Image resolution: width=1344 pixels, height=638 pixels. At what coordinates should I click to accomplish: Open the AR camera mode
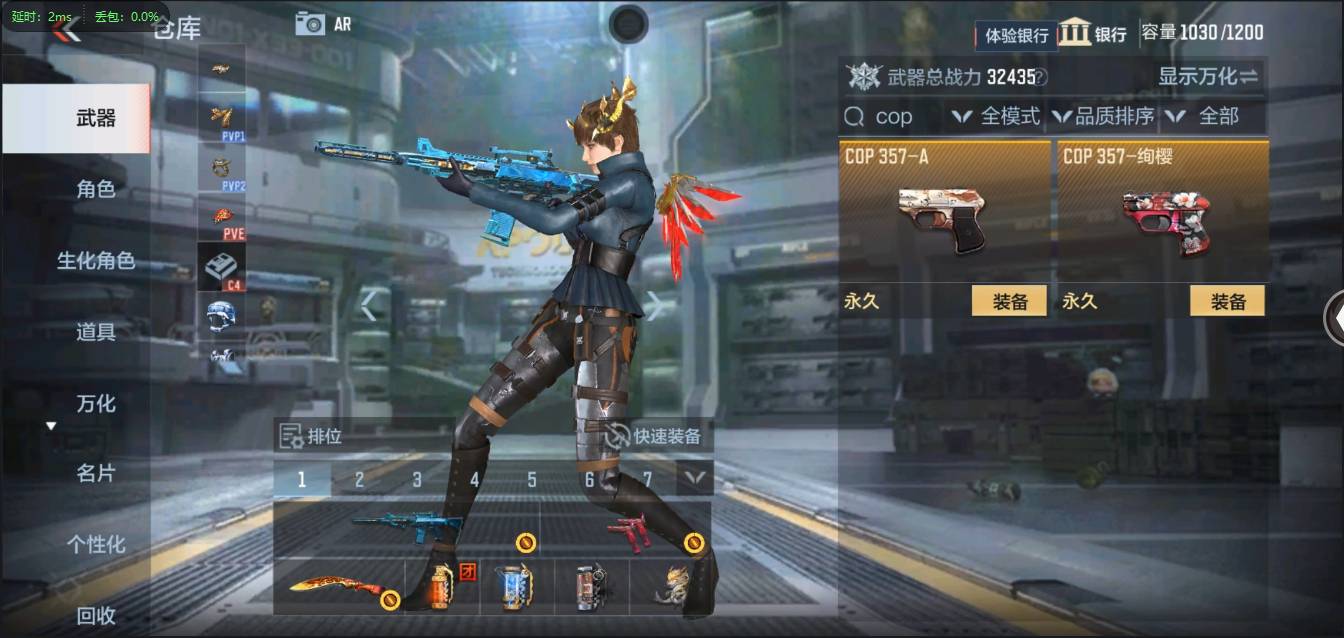pos(323,24)
